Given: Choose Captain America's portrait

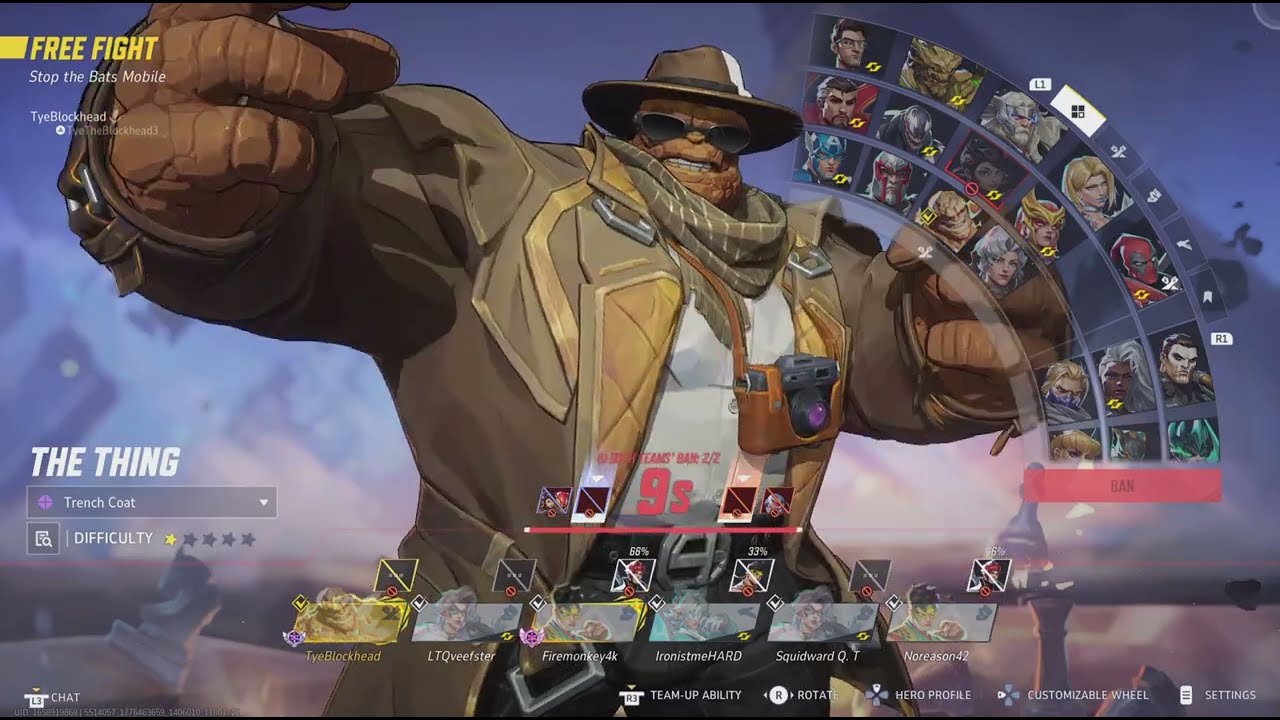Looking at the screenshot, I should [826, 159].
